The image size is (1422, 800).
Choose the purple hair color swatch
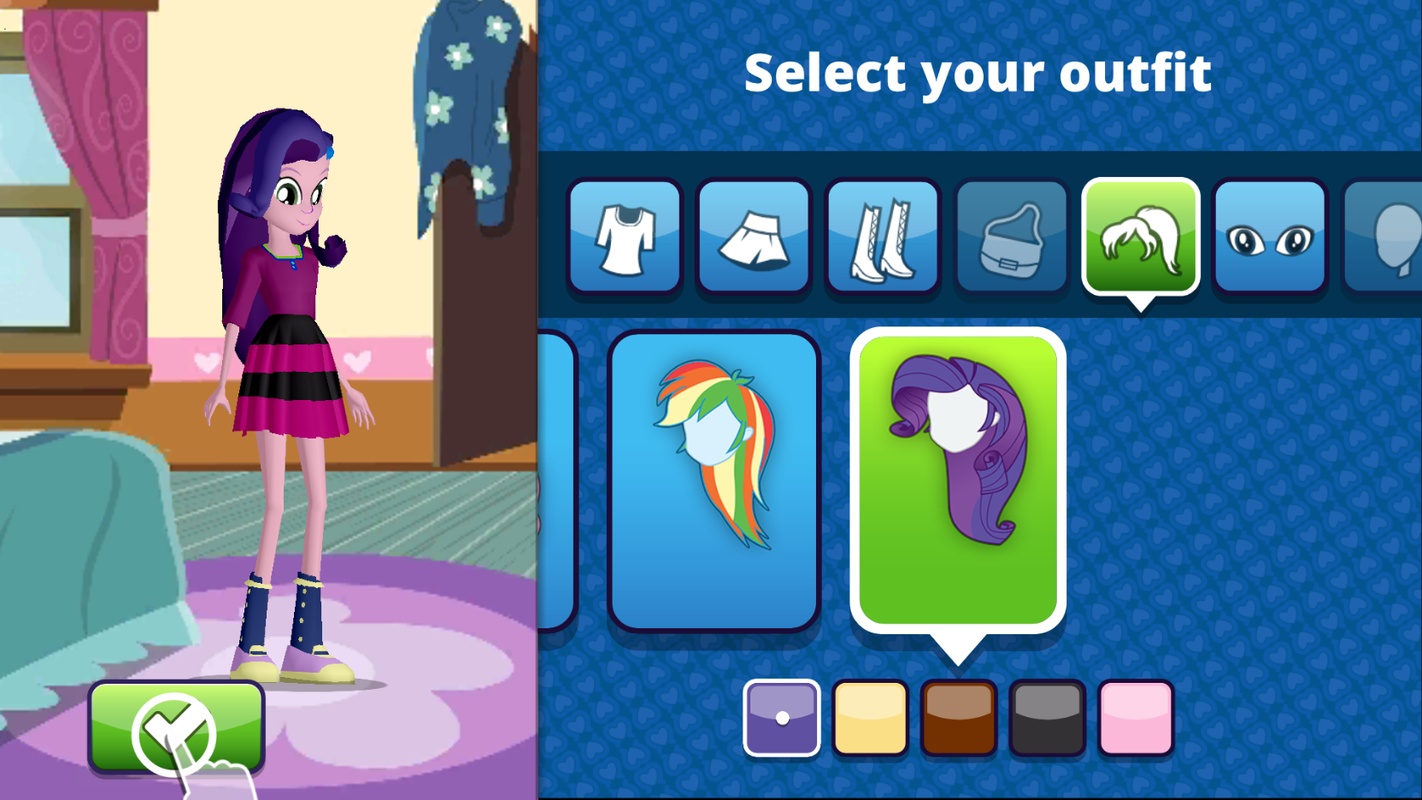click(783, 717)
